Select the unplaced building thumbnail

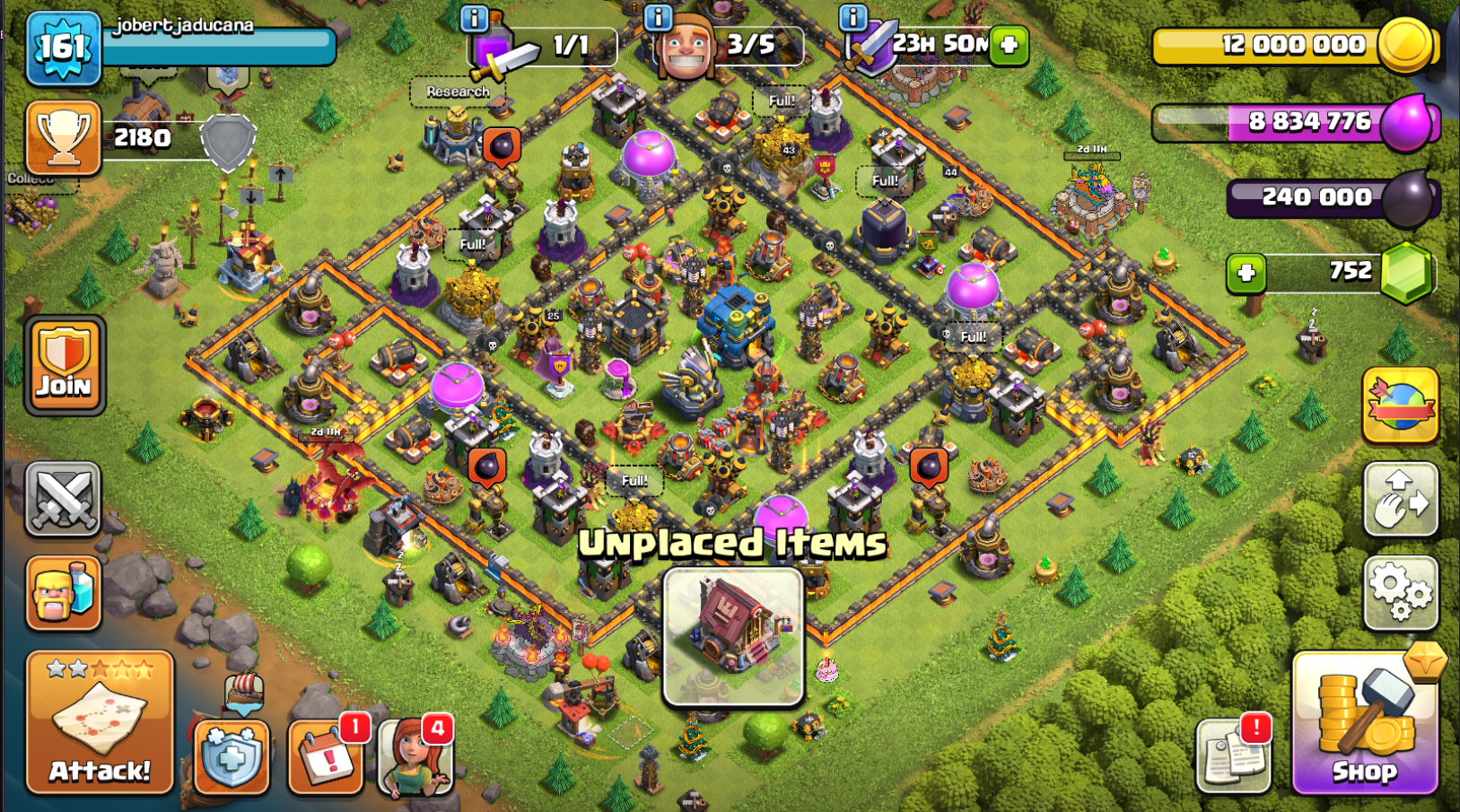point(732,636)
